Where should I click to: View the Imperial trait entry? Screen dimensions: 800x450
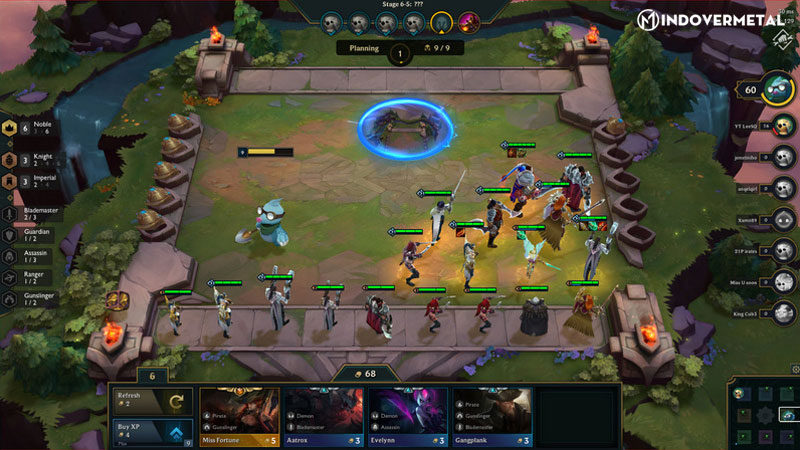coord(27,182)
